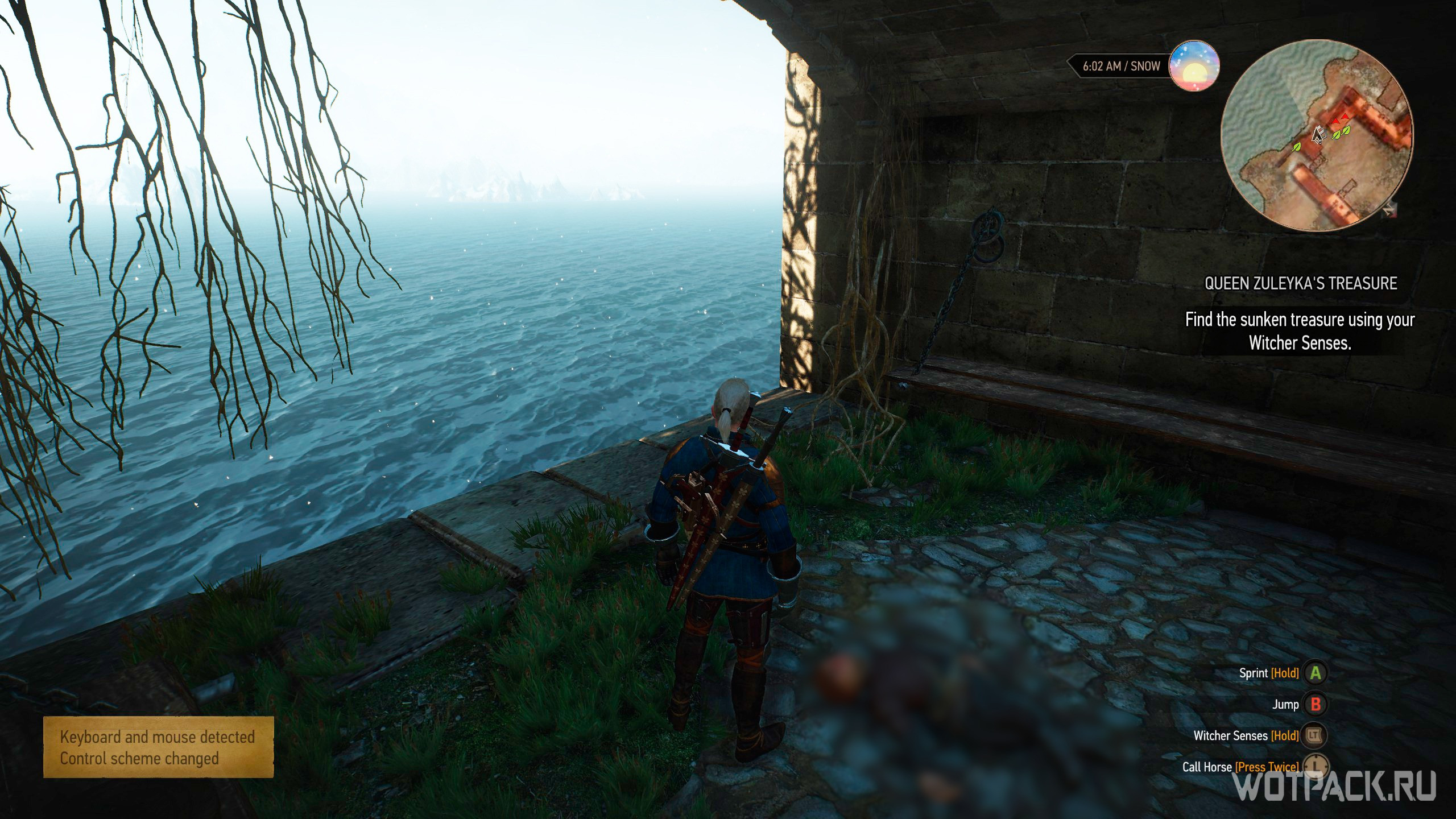Dismiss the control scheme changed notification
The image size is (1456, 819).
(158, 747)
